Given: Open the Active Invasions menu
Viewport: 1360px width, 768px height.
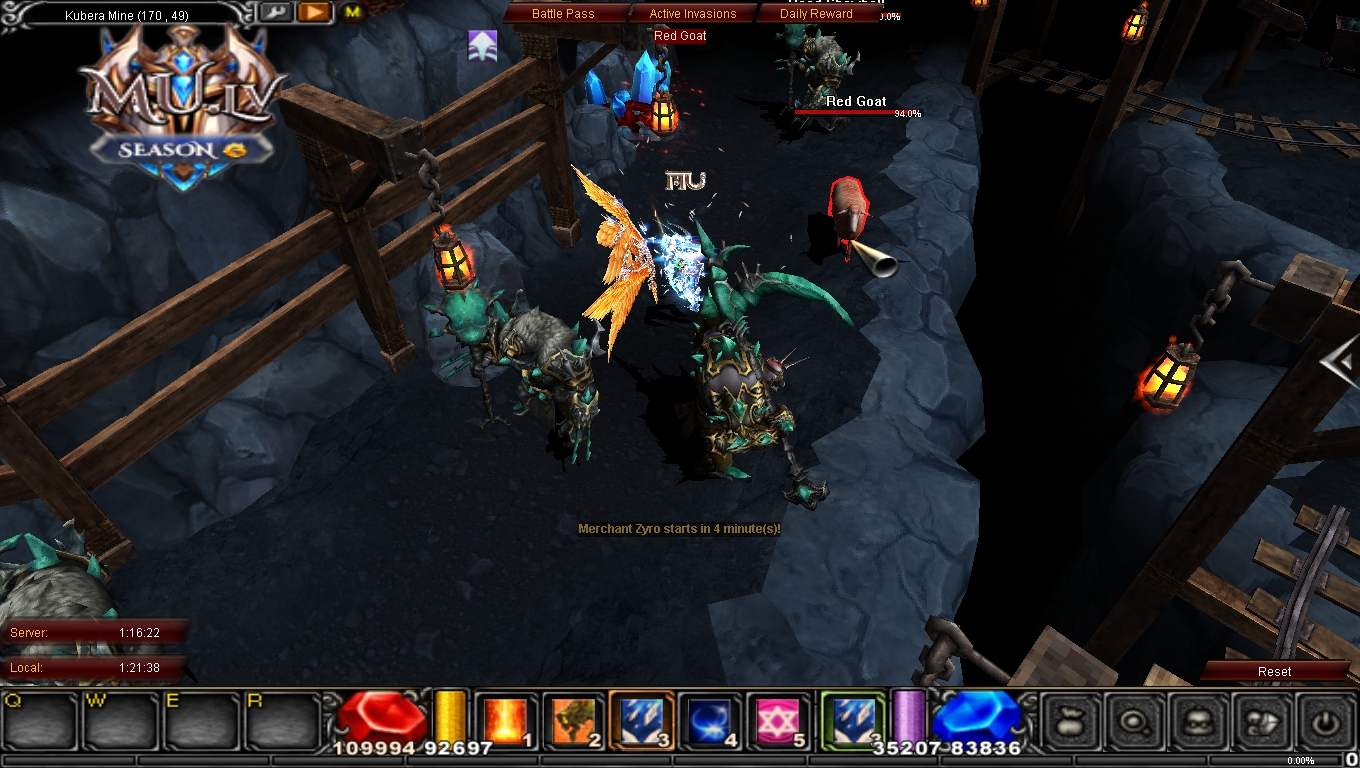Looking at the screenshot, I should tap(692, 13).
